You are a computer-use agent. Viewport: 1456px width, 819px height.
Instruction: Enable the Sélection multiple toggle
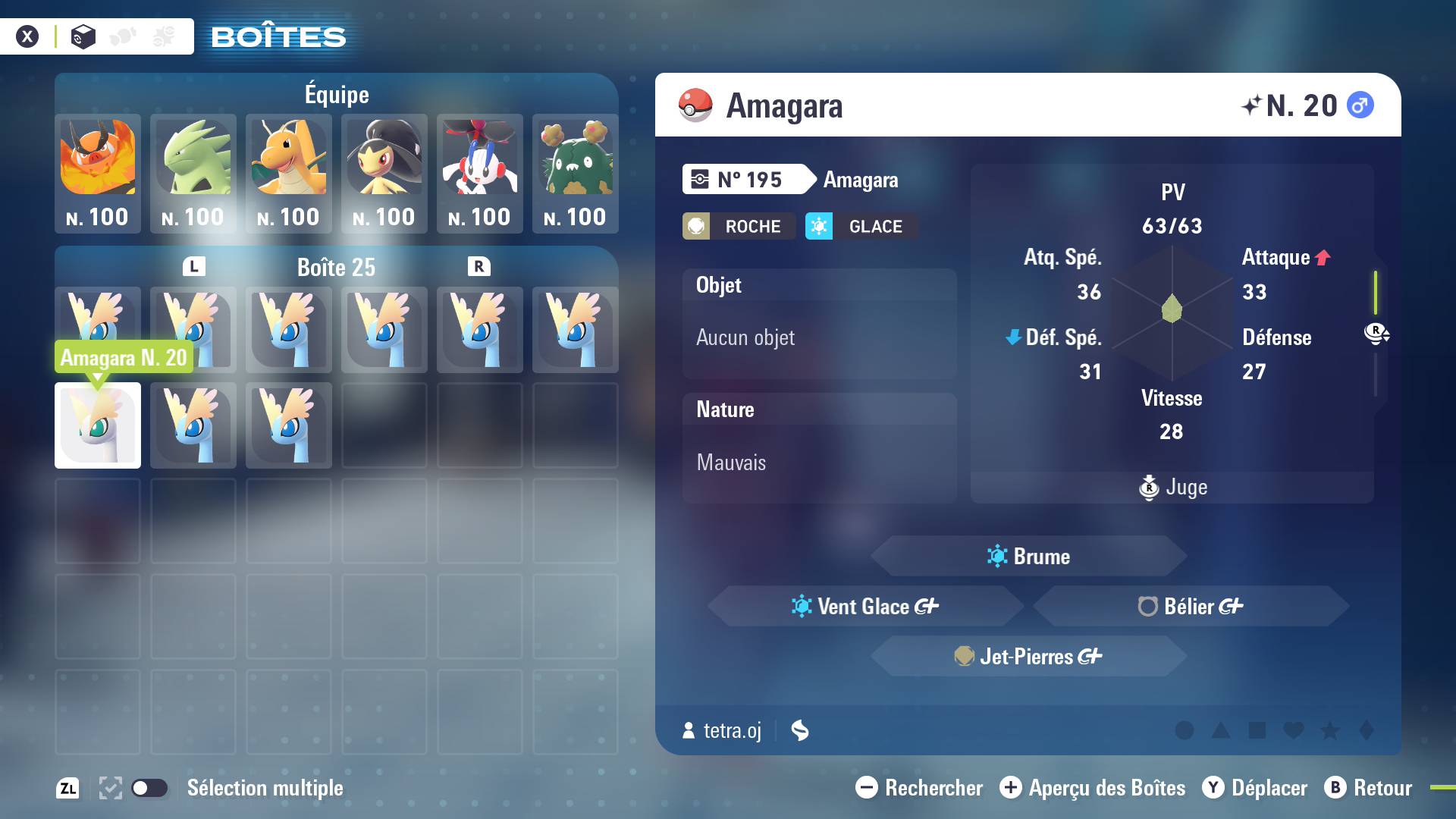coord(151,788)
